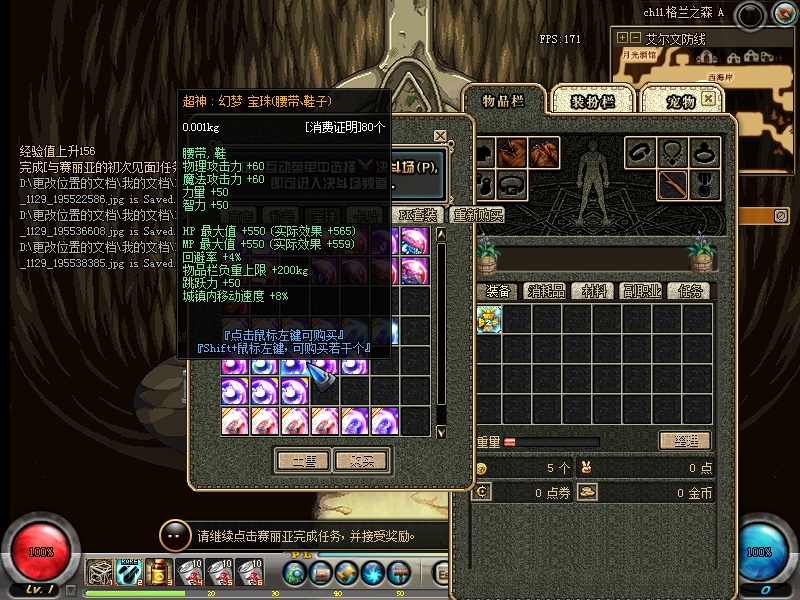Open the 重新购买 (repurchase) shop tab
The width and height of the screenshot is (800, 600).
coord(477,215)
